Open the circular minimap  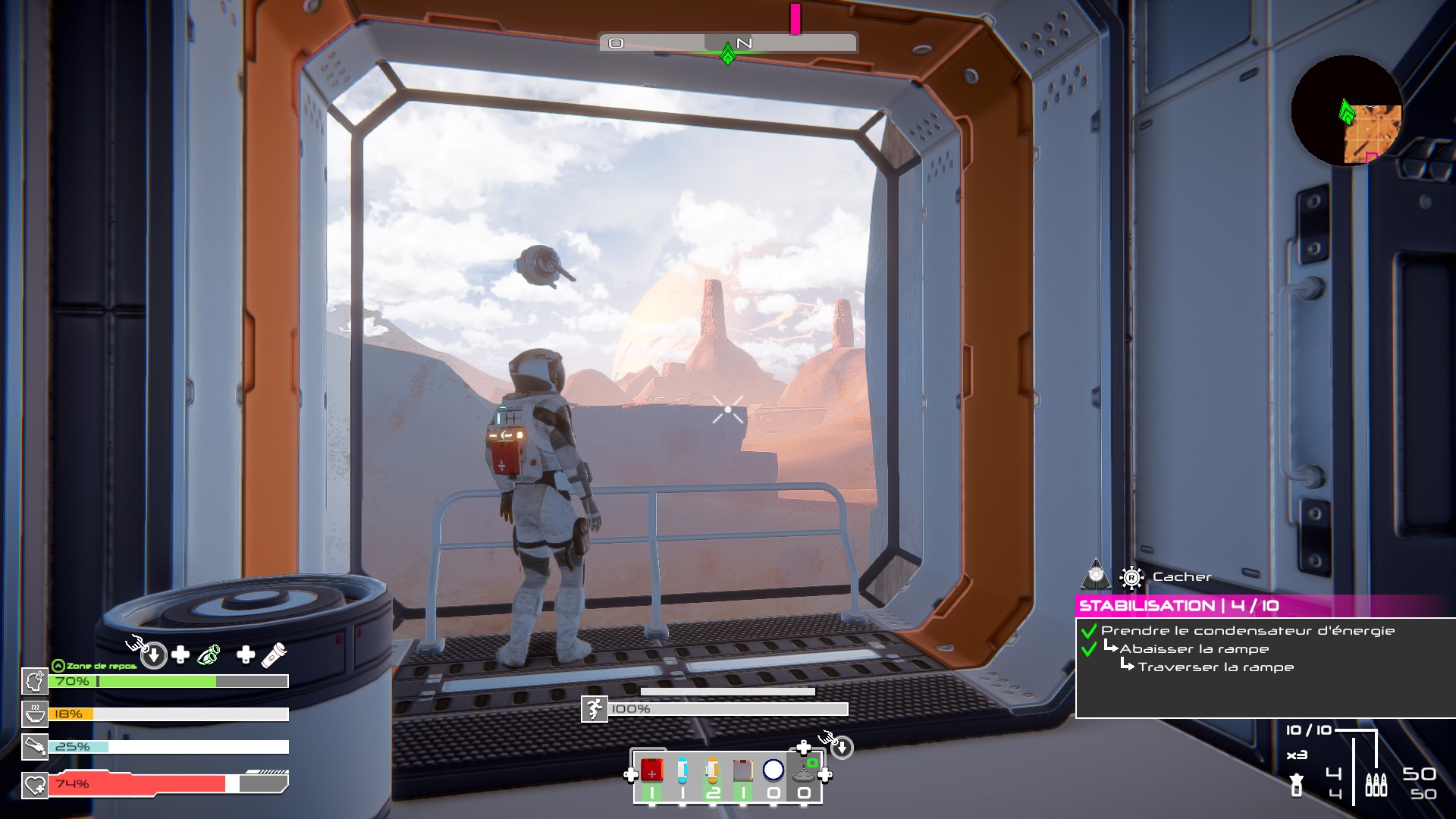[1346, 111]
